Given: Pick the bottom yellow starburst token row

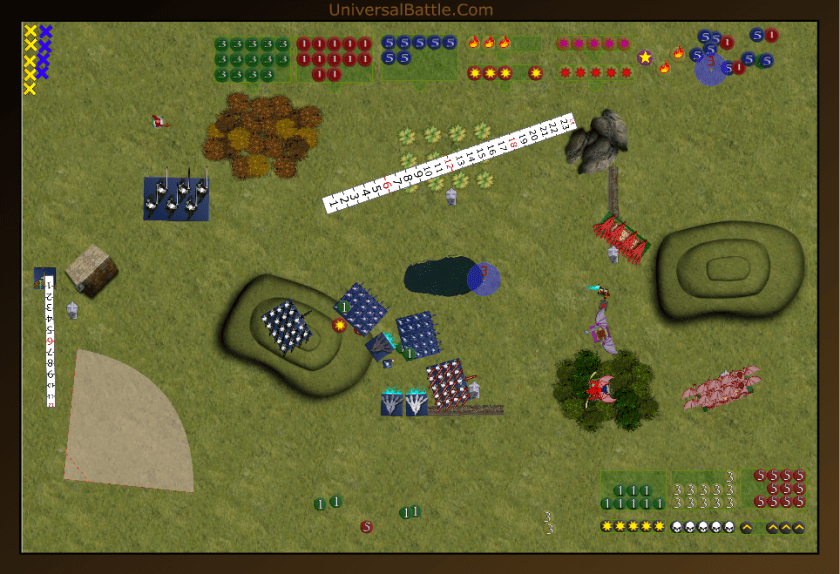Looking at the screenshot, I should [x=632, y=527].
